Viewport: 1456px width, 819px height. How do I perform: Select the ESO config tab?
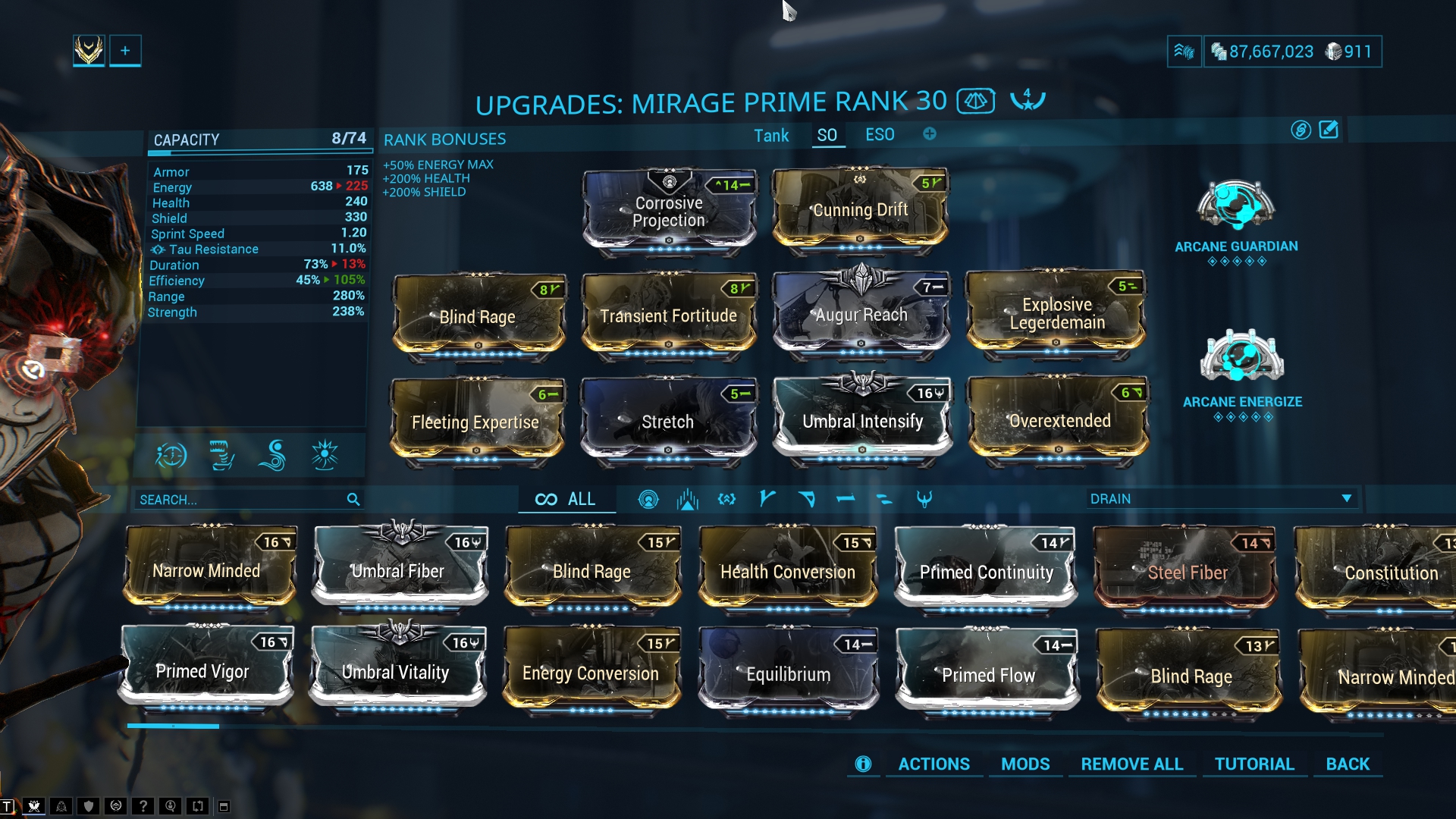(x=880, y=135)
